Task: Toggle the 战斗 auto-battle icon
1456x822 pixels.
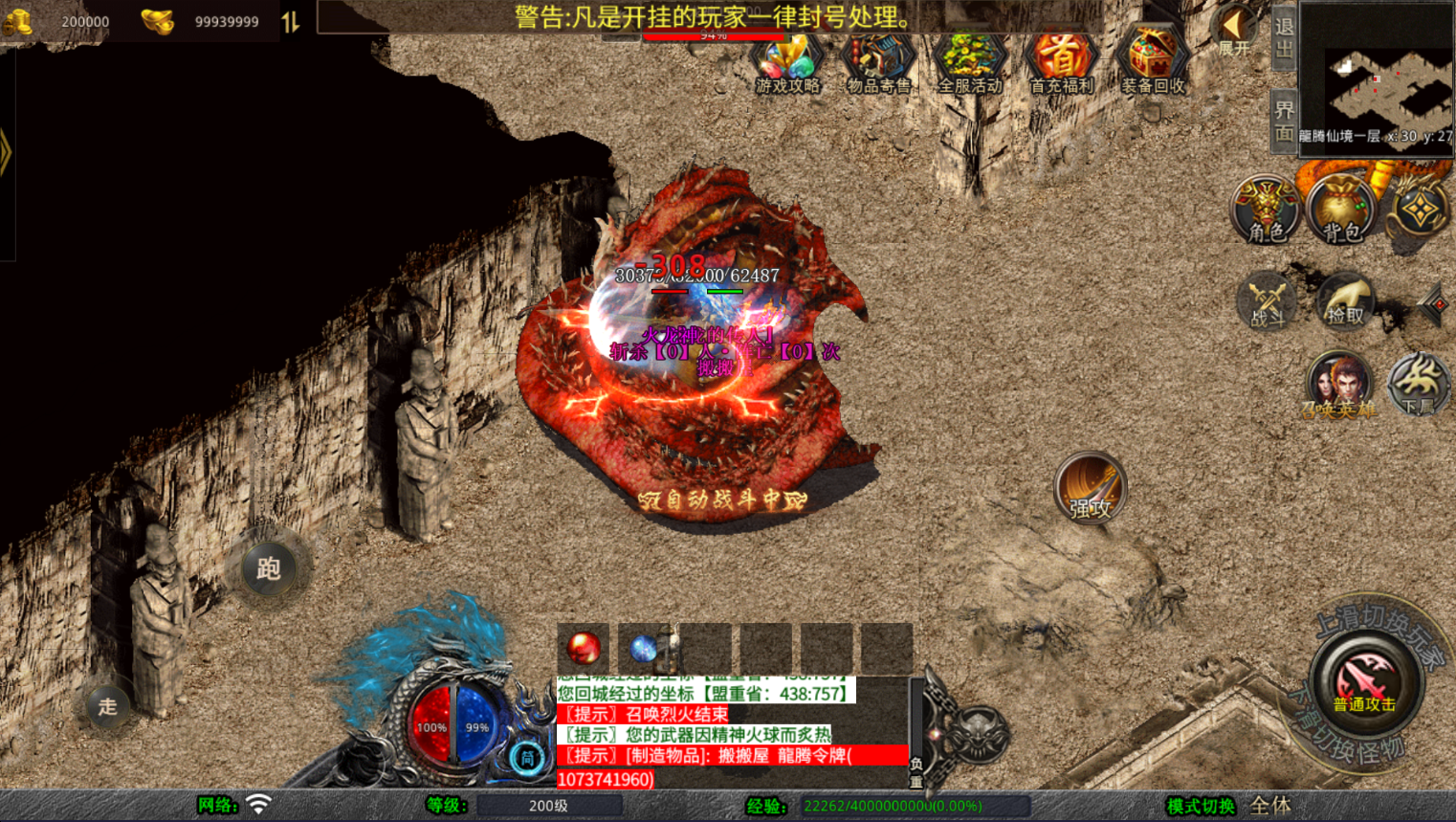Action: [x=1268, y=302]
